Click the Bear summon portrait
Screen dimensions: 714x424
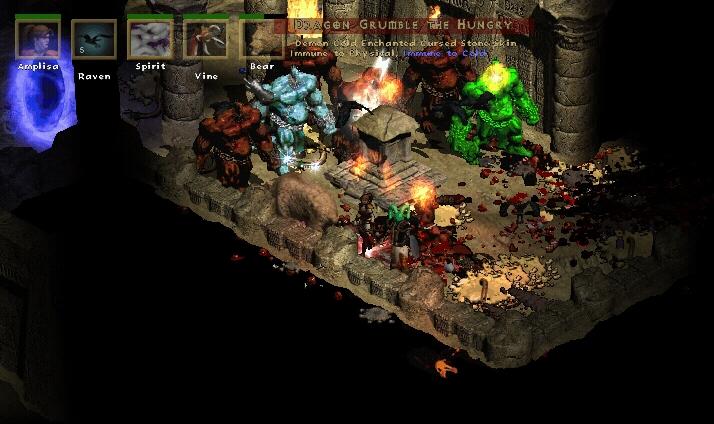click(x=260, y=39)
